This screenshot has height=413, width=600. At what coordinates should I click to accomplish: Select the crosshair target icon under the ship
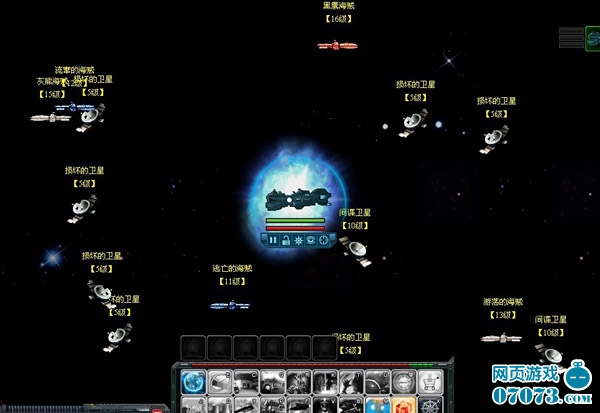323,240
